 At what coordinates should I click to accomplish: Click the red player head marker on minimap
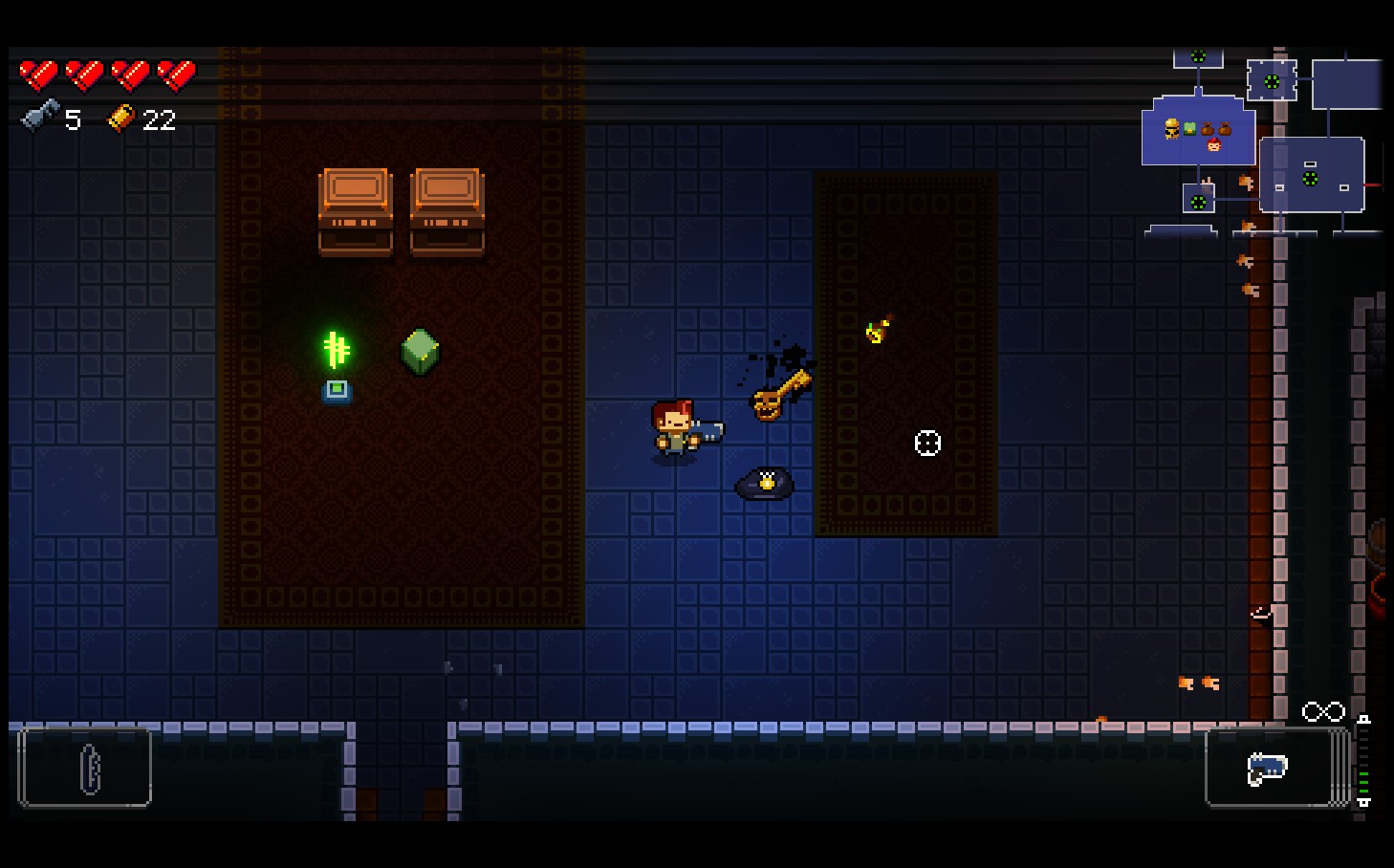[x=1214, y=146]
